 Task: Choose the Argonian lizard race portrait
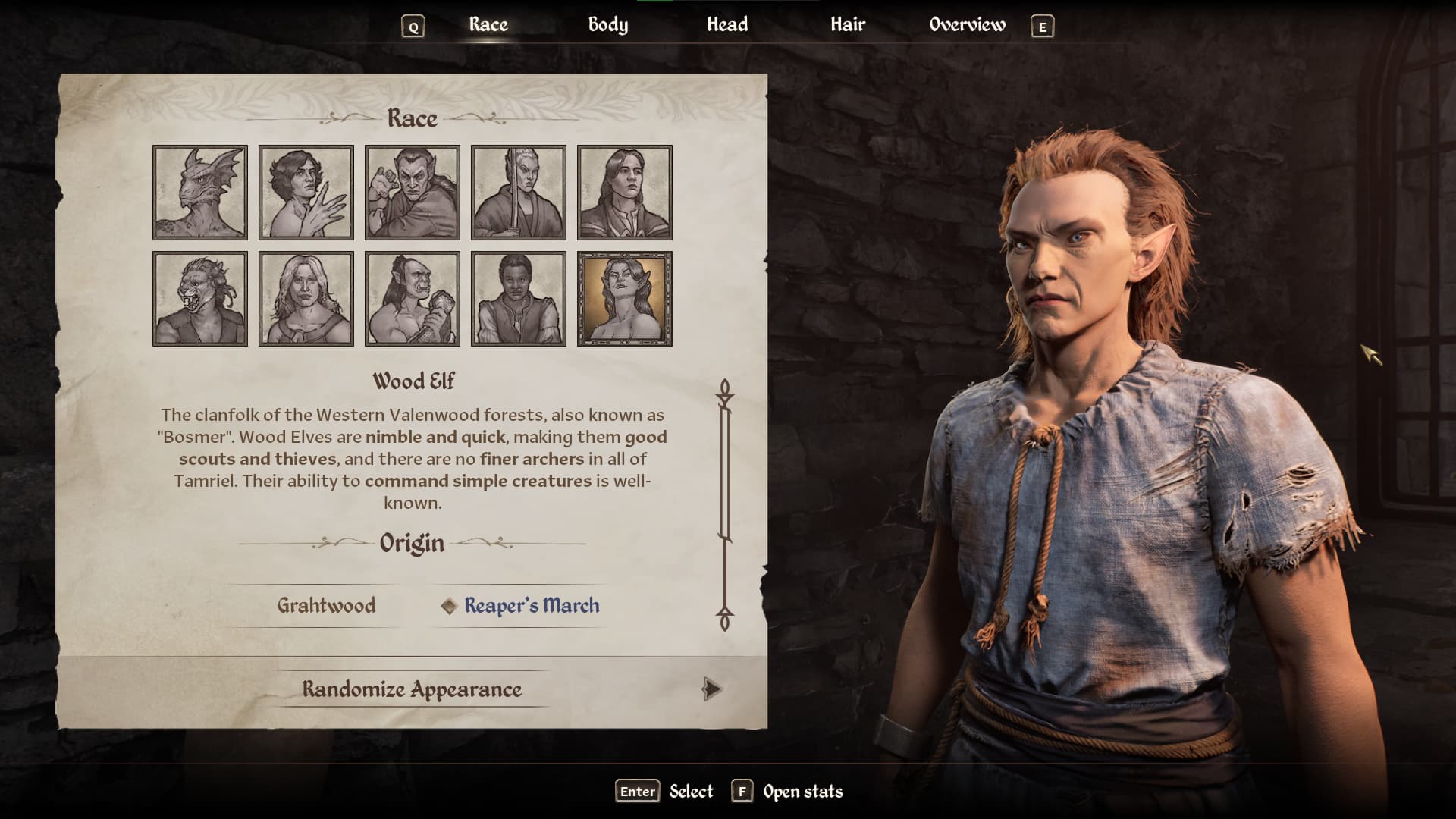coord(200,193)
